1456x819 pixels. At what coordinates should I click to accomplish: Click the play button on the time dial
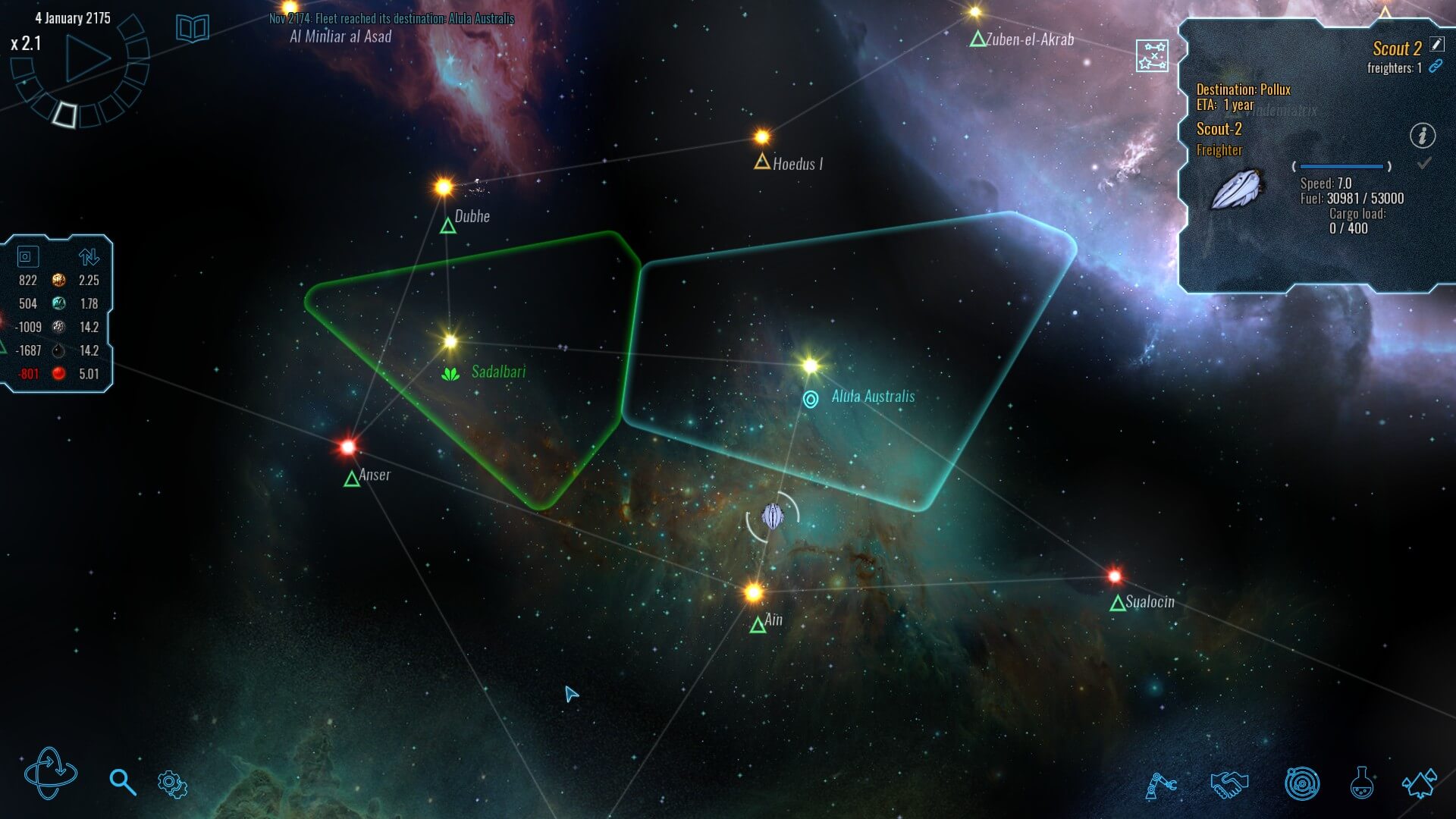pos(87,58)
